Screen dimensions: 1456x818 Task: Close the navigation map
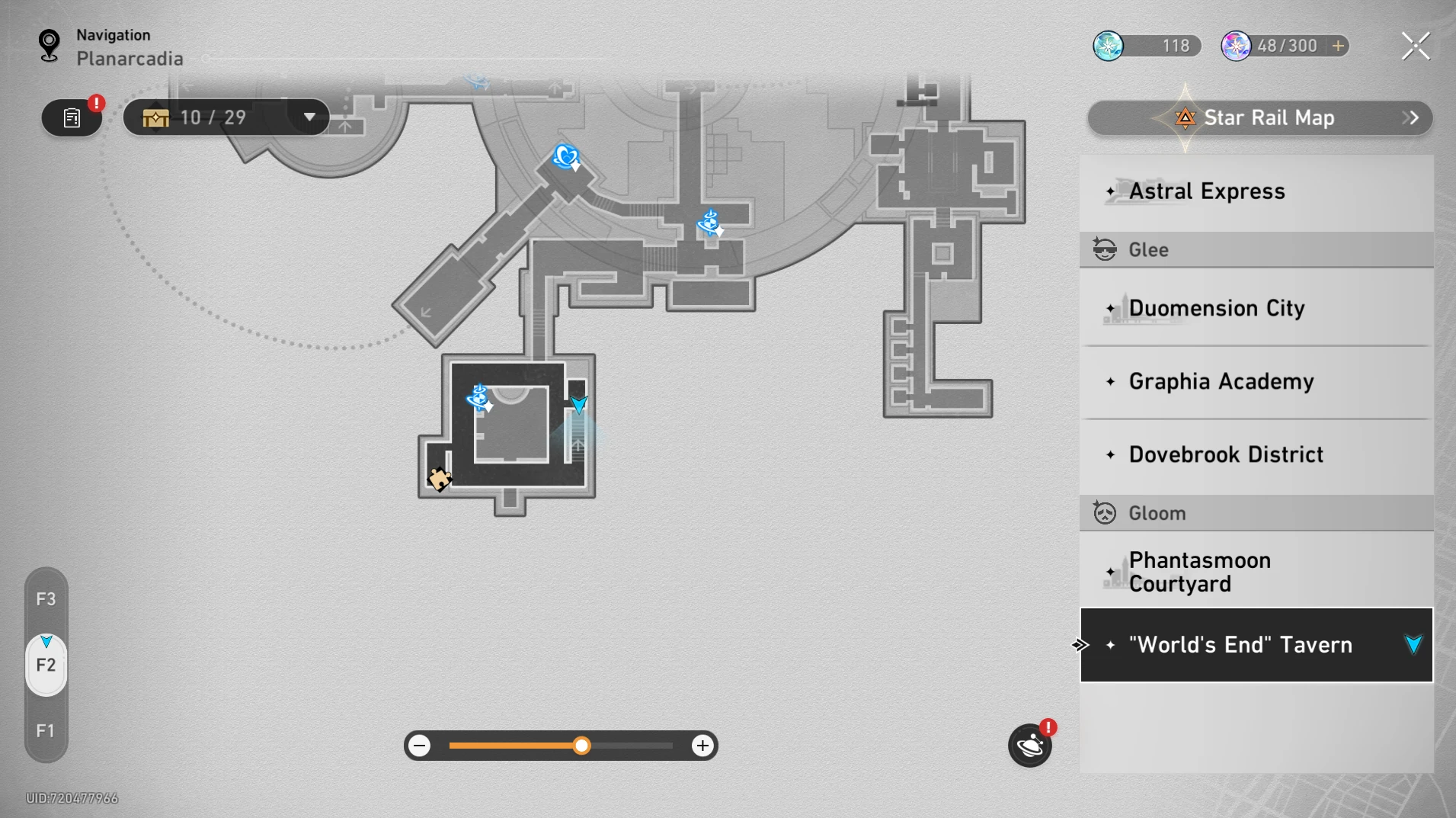coord(1416,47)
